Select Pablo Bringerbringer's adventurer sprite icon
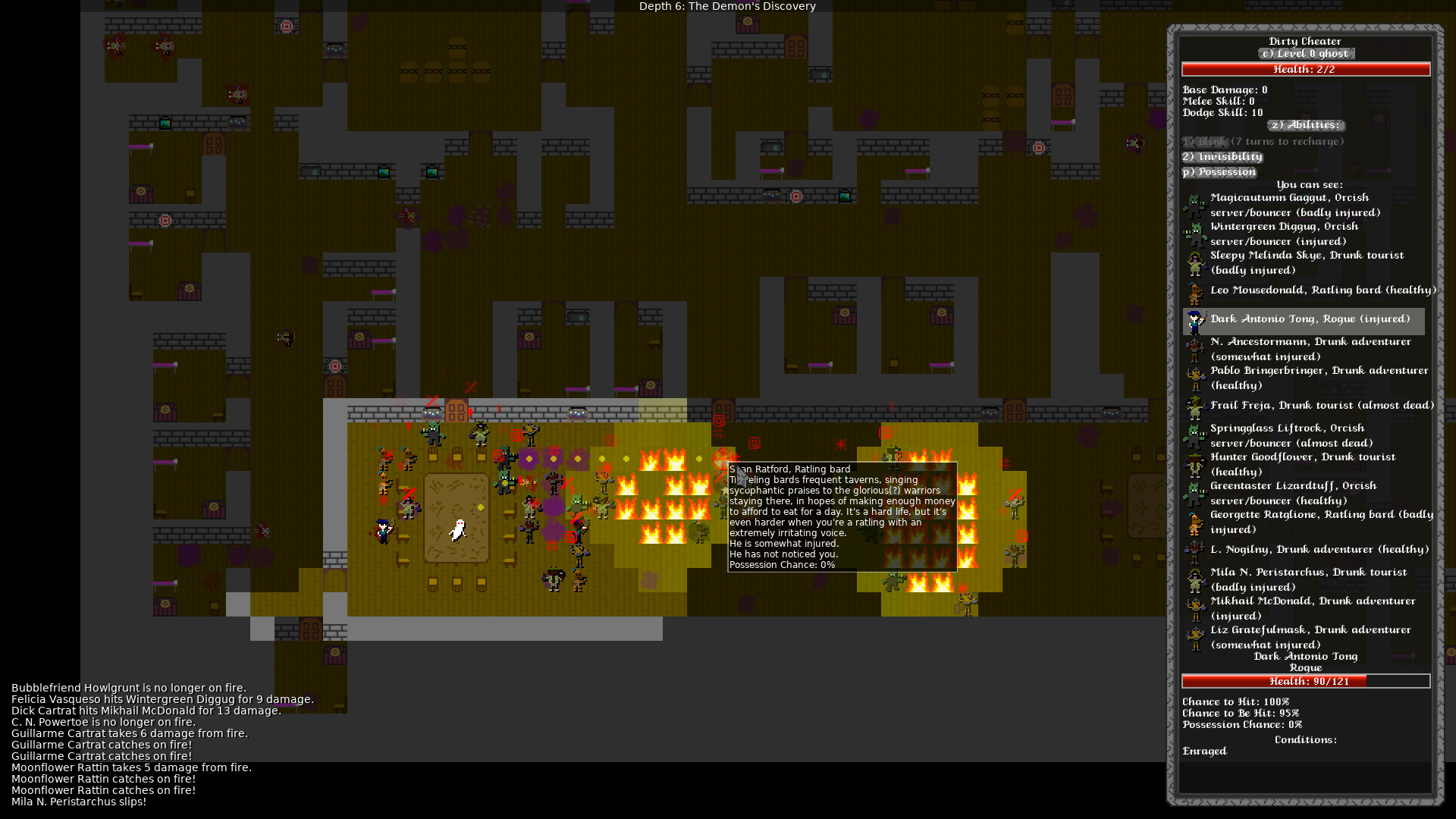Image resolution: width=1456 pixels, height=819 pixels. pyautogui.click(x=1197, y=378)
